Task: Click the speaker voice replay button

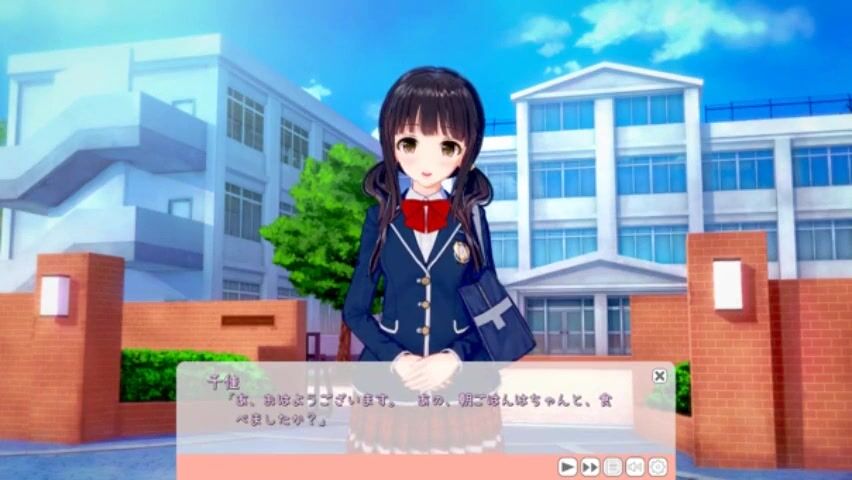Action: tap(635, 466)
